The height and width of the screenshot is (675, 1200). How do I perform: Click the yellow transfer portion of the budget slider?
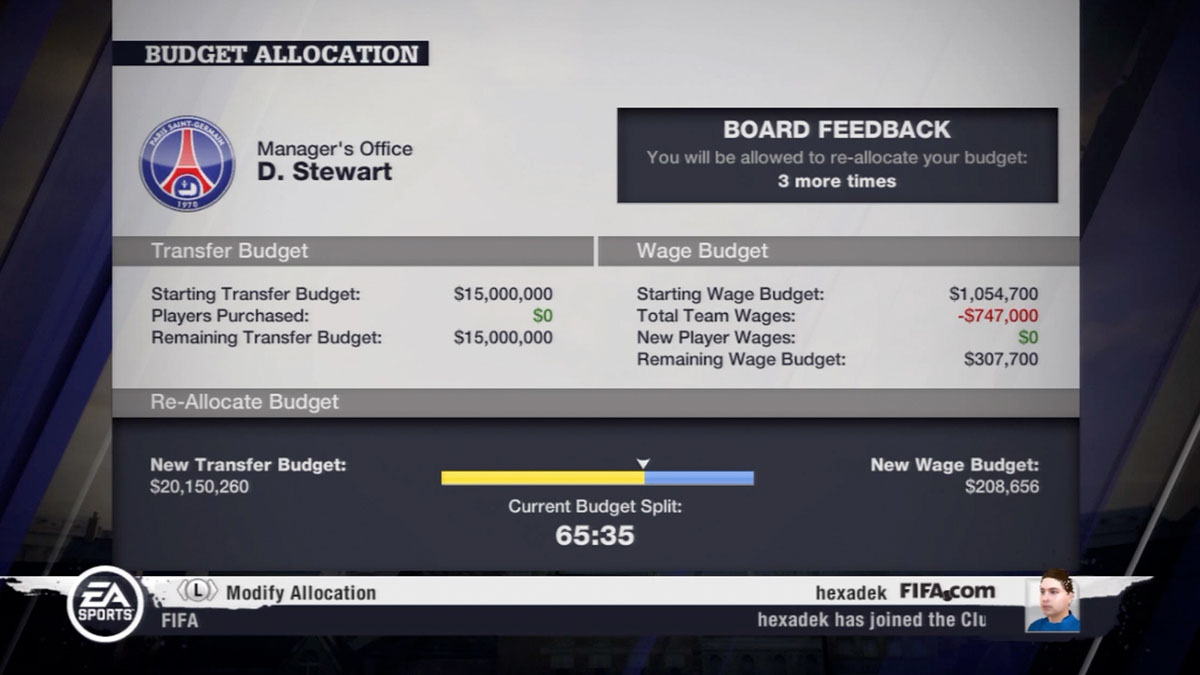point(542,478)
